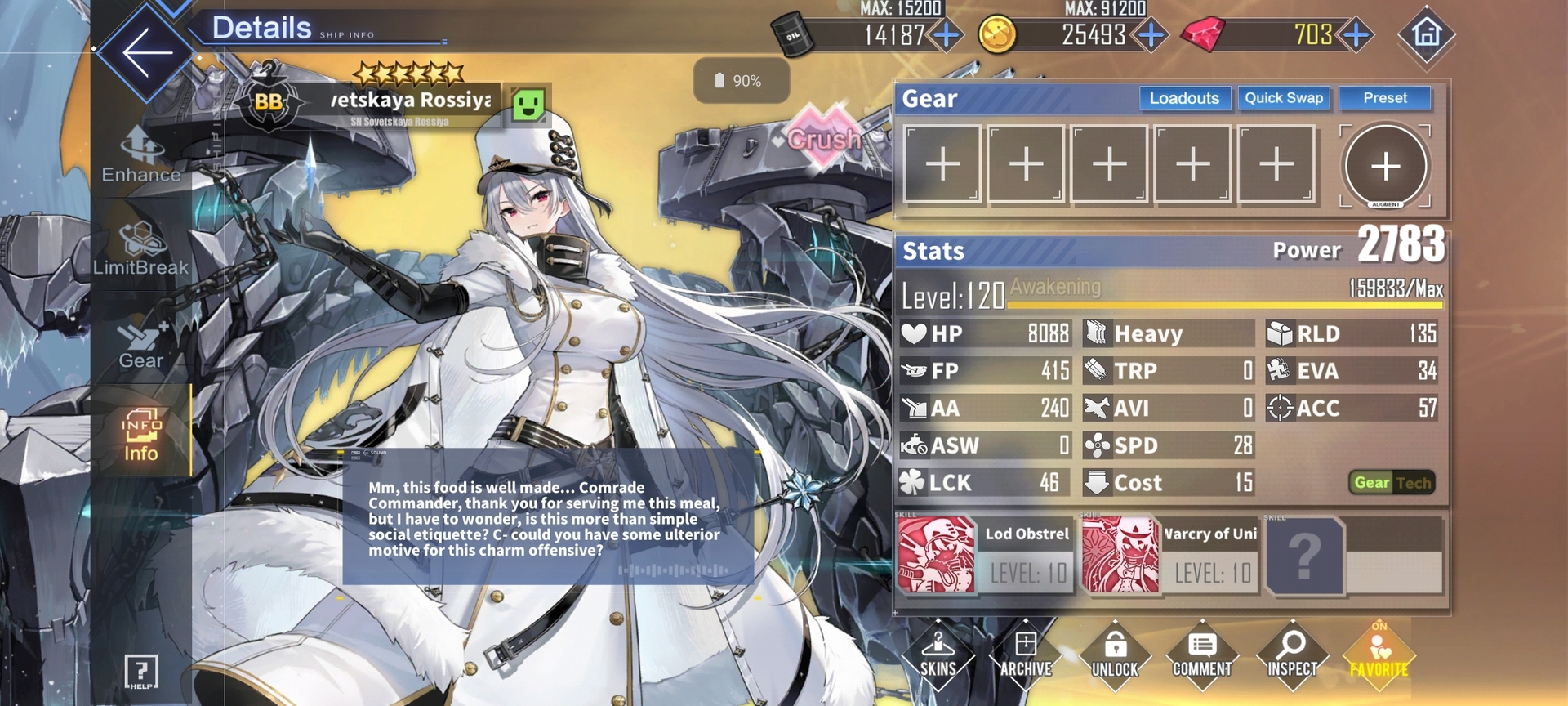Image resolution: width=1568 pixels, height=706 pixels.
Task: Open the ship Archive
Action: click(x=1026, y=655)
